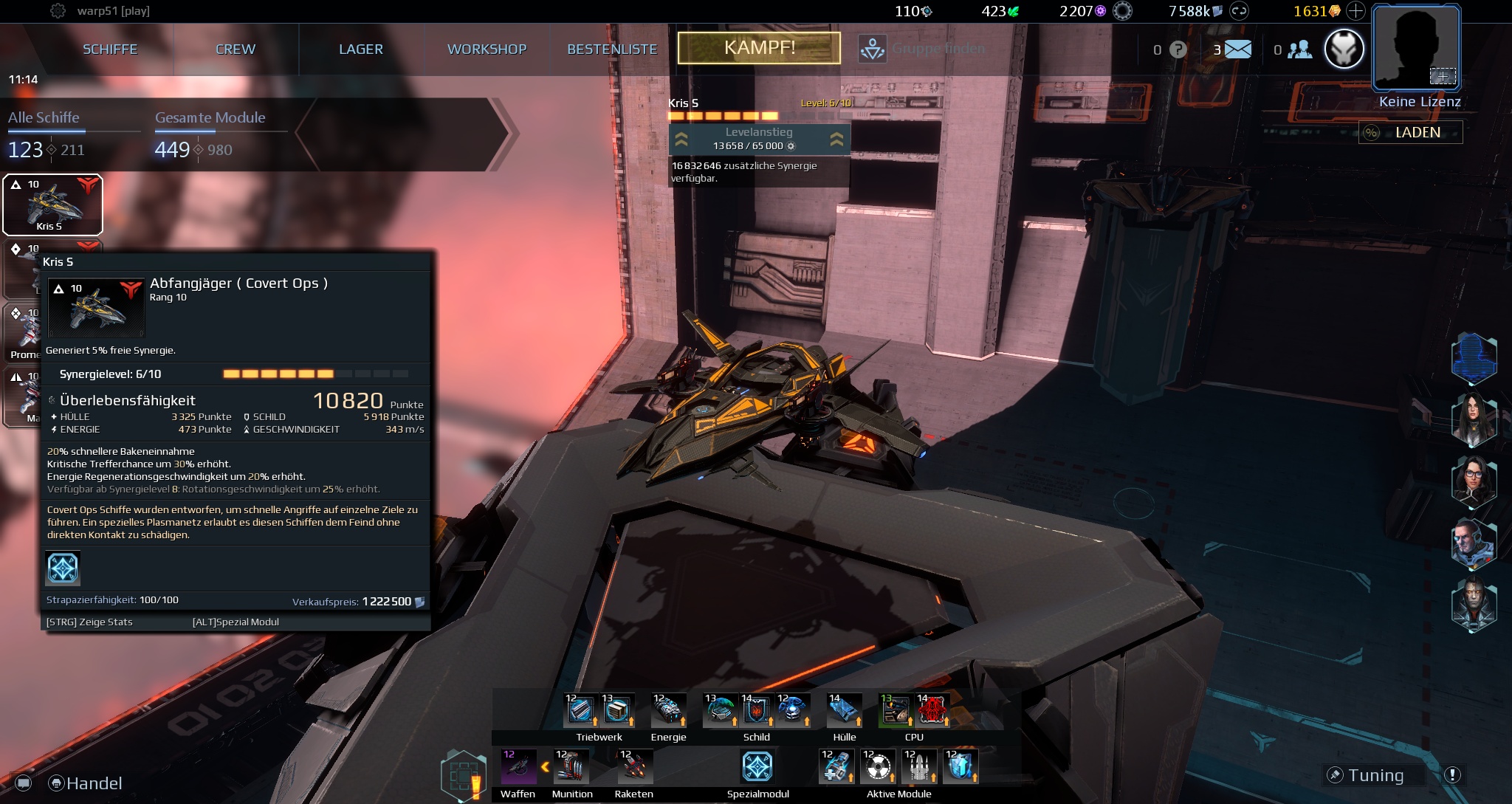Open the chat speech bubble icon
Image resolution: width=1512 pixels, height=804 pixels.
point(24,783)
